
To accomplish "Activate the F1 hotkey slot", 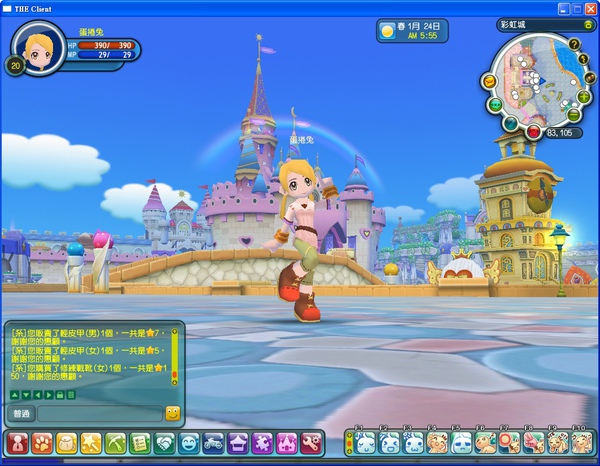I will pyautogui.click(x=366, y=442).
